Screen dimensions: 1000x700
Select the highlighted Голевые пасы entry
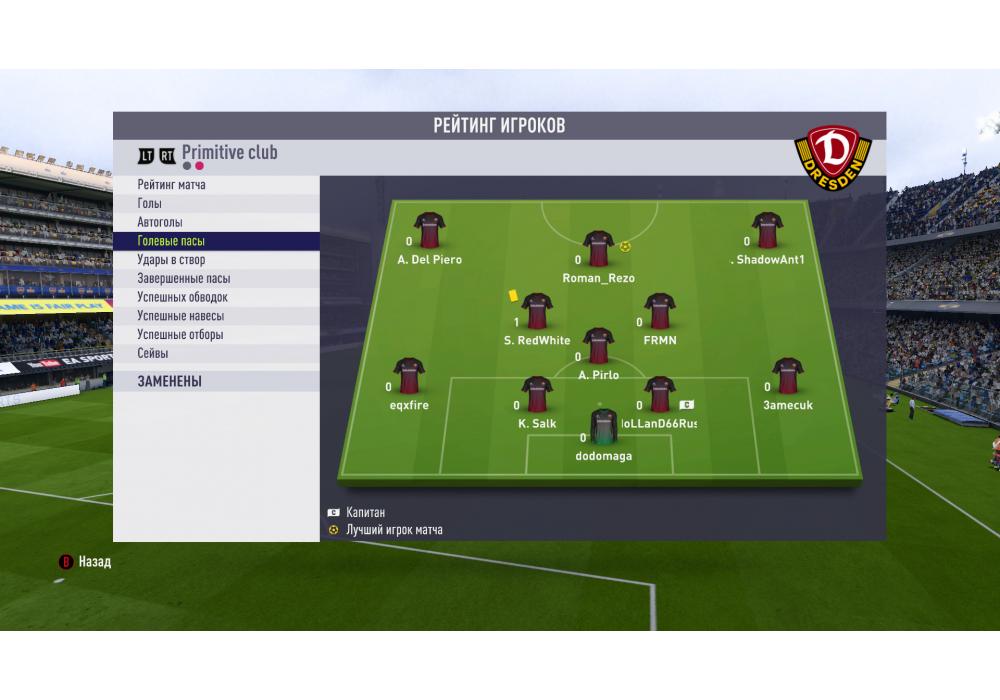pyautogui.click(x=171, y=241)
